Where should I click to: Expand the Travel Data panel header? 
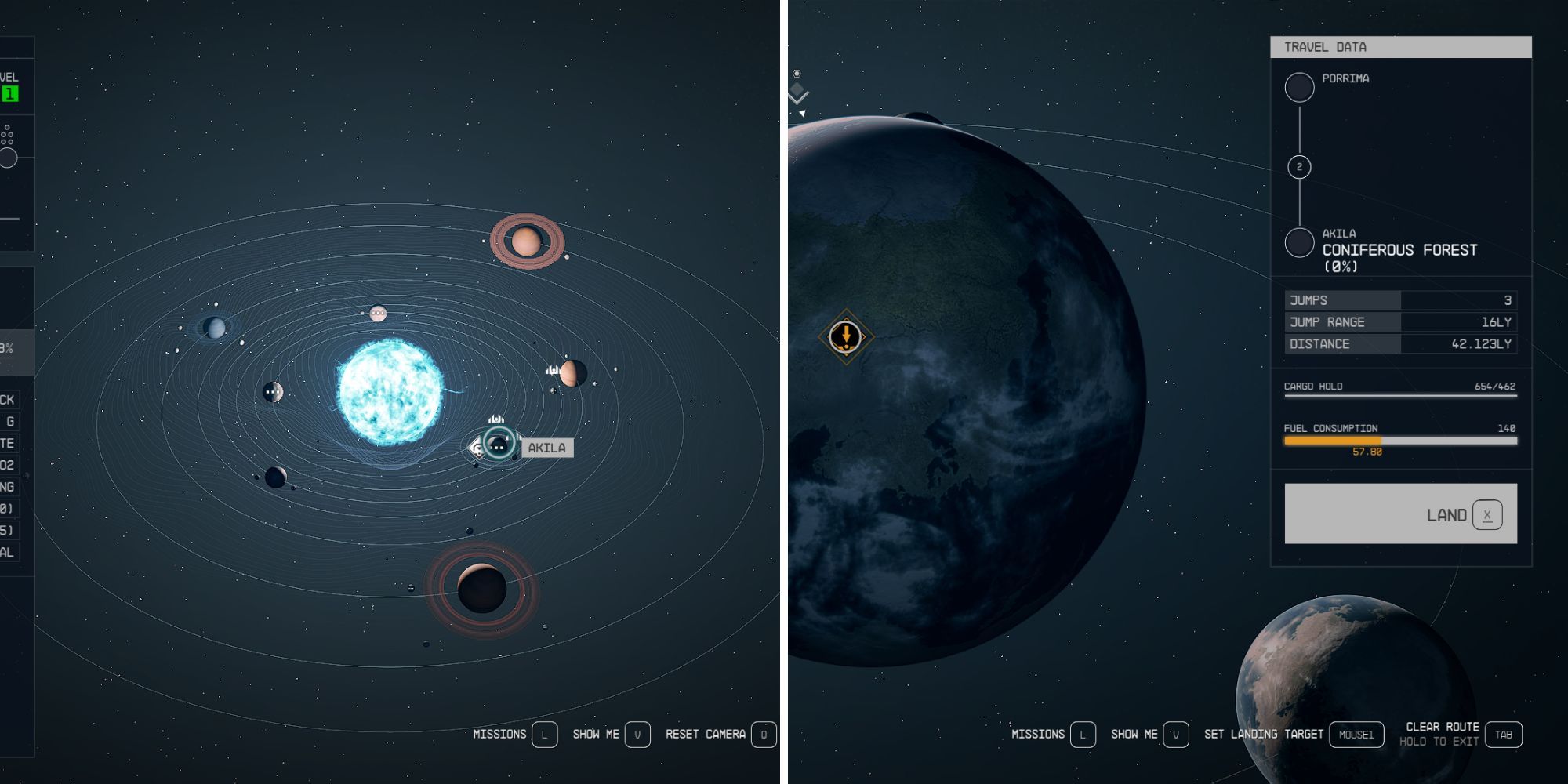1402,47
